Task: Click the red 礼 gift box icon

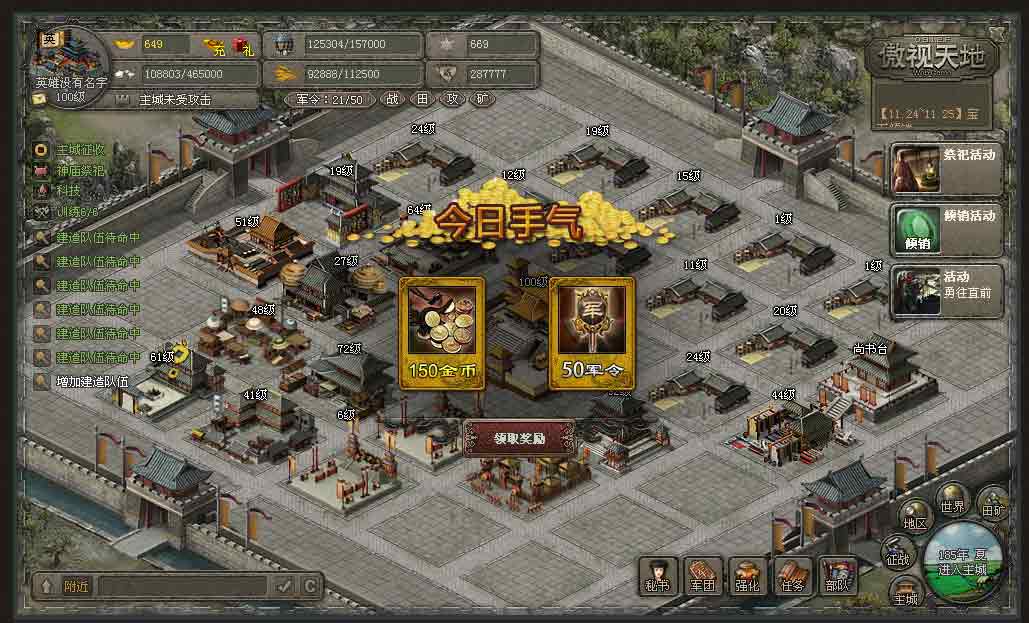Action: tap(240, 45)
